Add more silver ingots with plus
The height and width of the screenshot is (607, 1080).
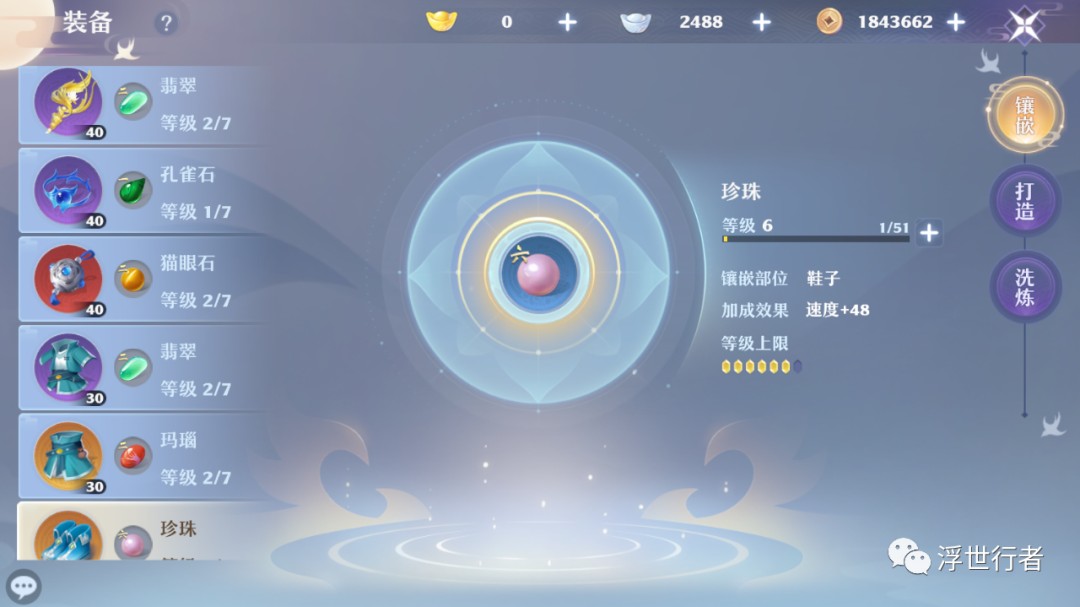point(761,22)
